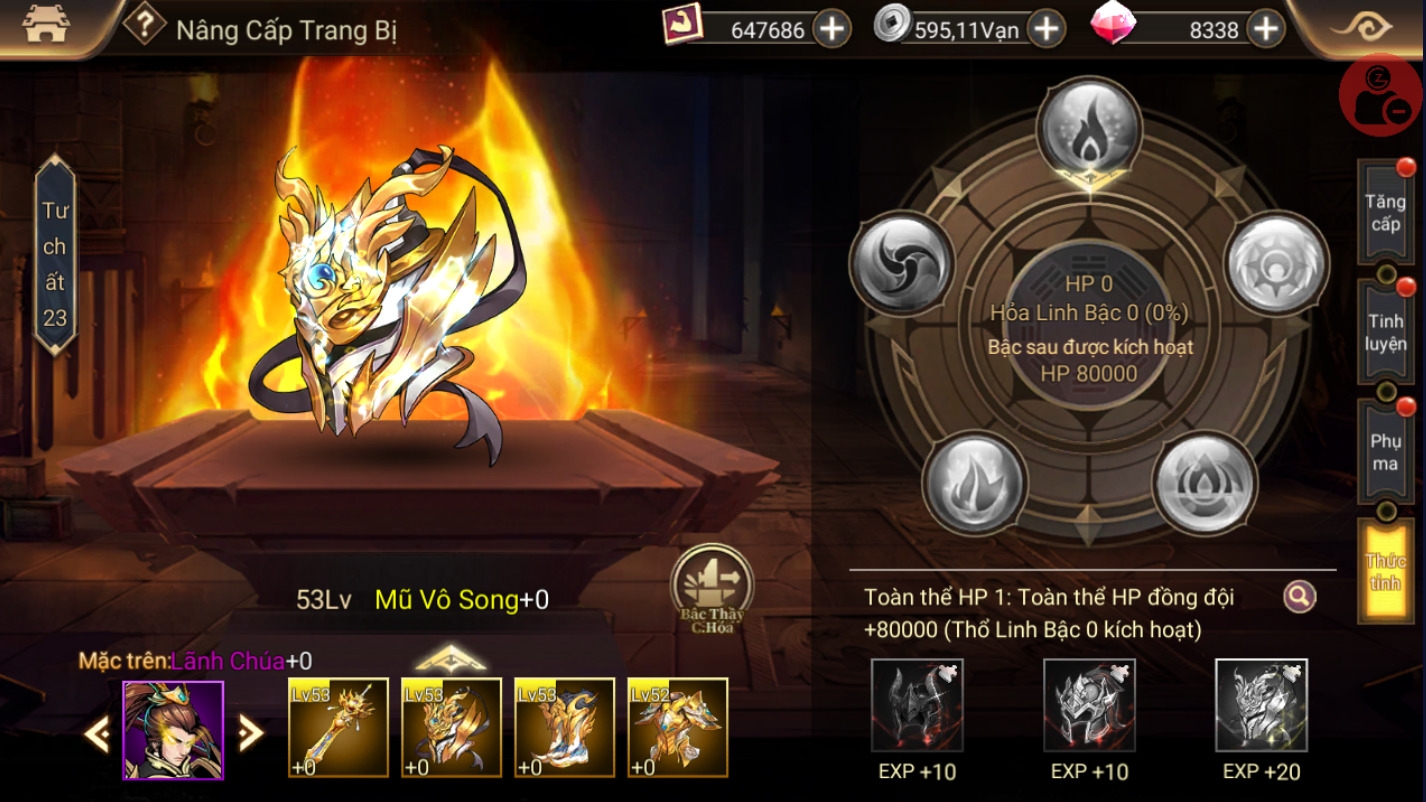Switch to the previous hero
Viewport: 1426px width, 802px height.
click(97, 735)
